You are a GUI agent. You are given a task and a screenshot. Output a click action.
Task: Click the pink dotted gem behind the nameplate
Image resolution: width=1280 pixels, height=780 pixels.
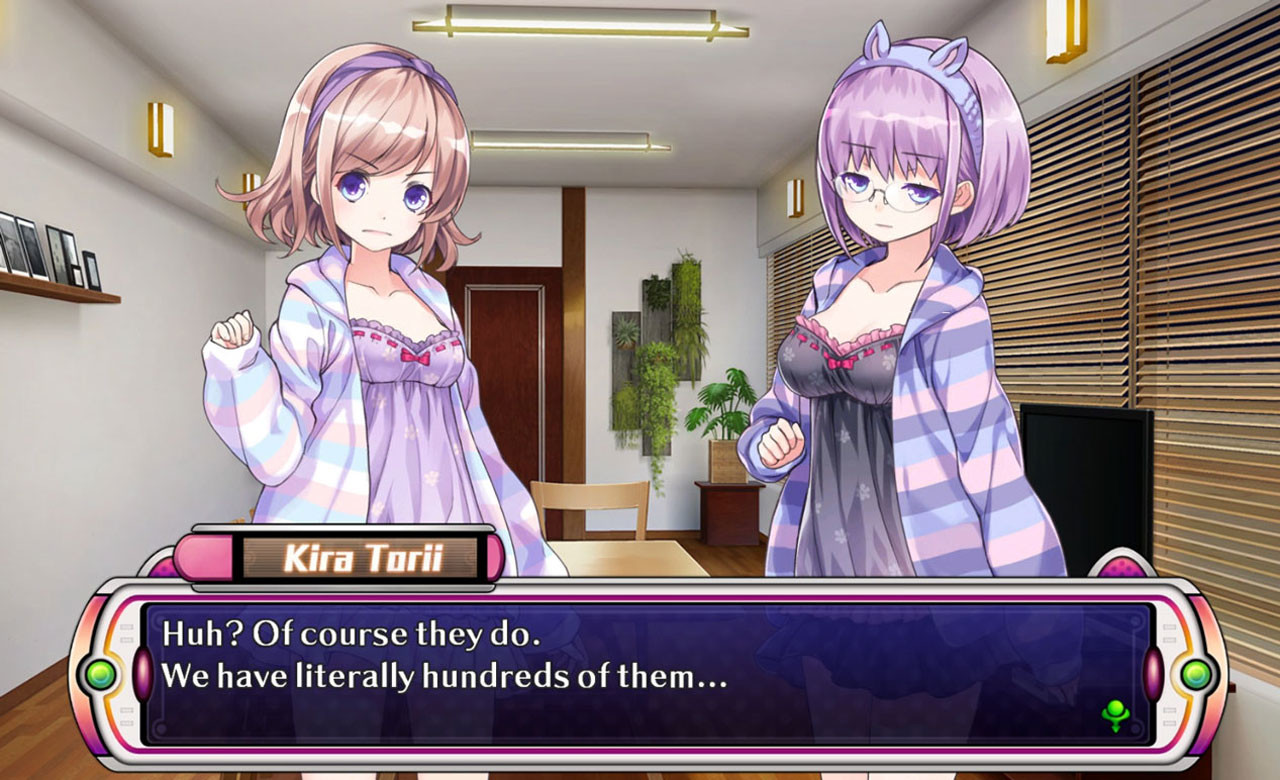tap(165, 567)
